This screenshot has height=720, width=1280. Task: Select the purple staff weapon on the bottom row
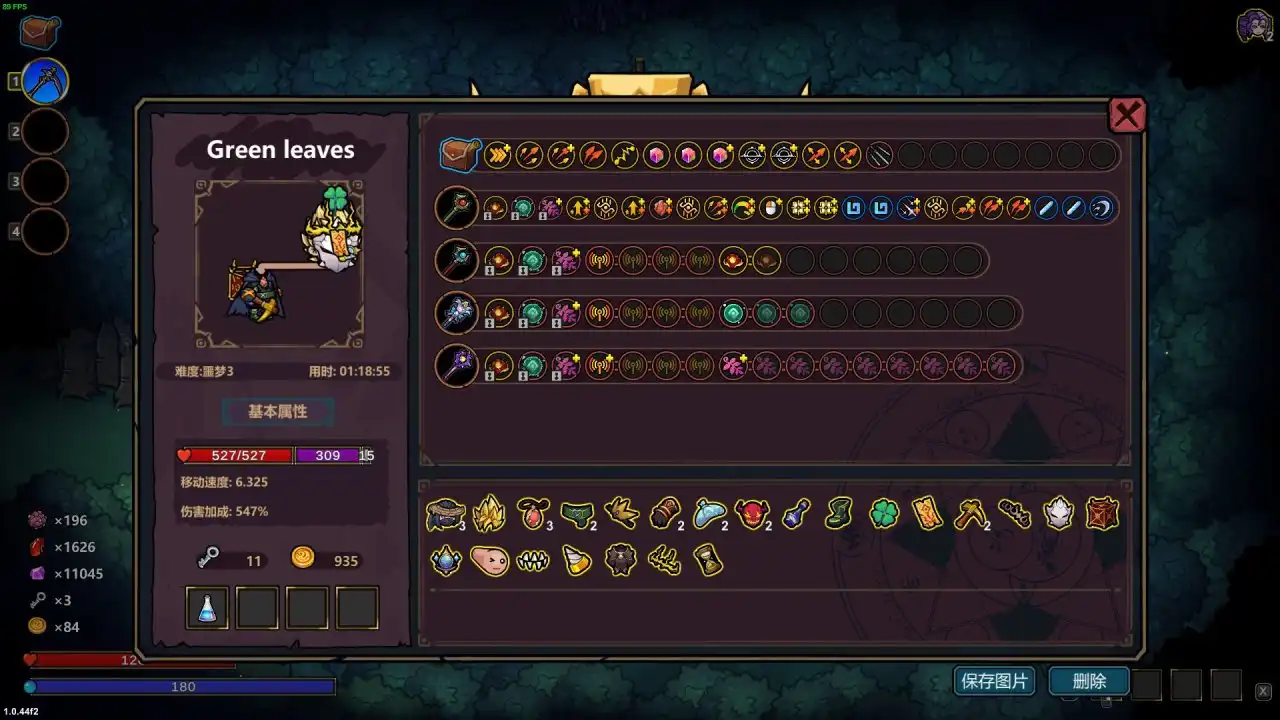[456, 364]
